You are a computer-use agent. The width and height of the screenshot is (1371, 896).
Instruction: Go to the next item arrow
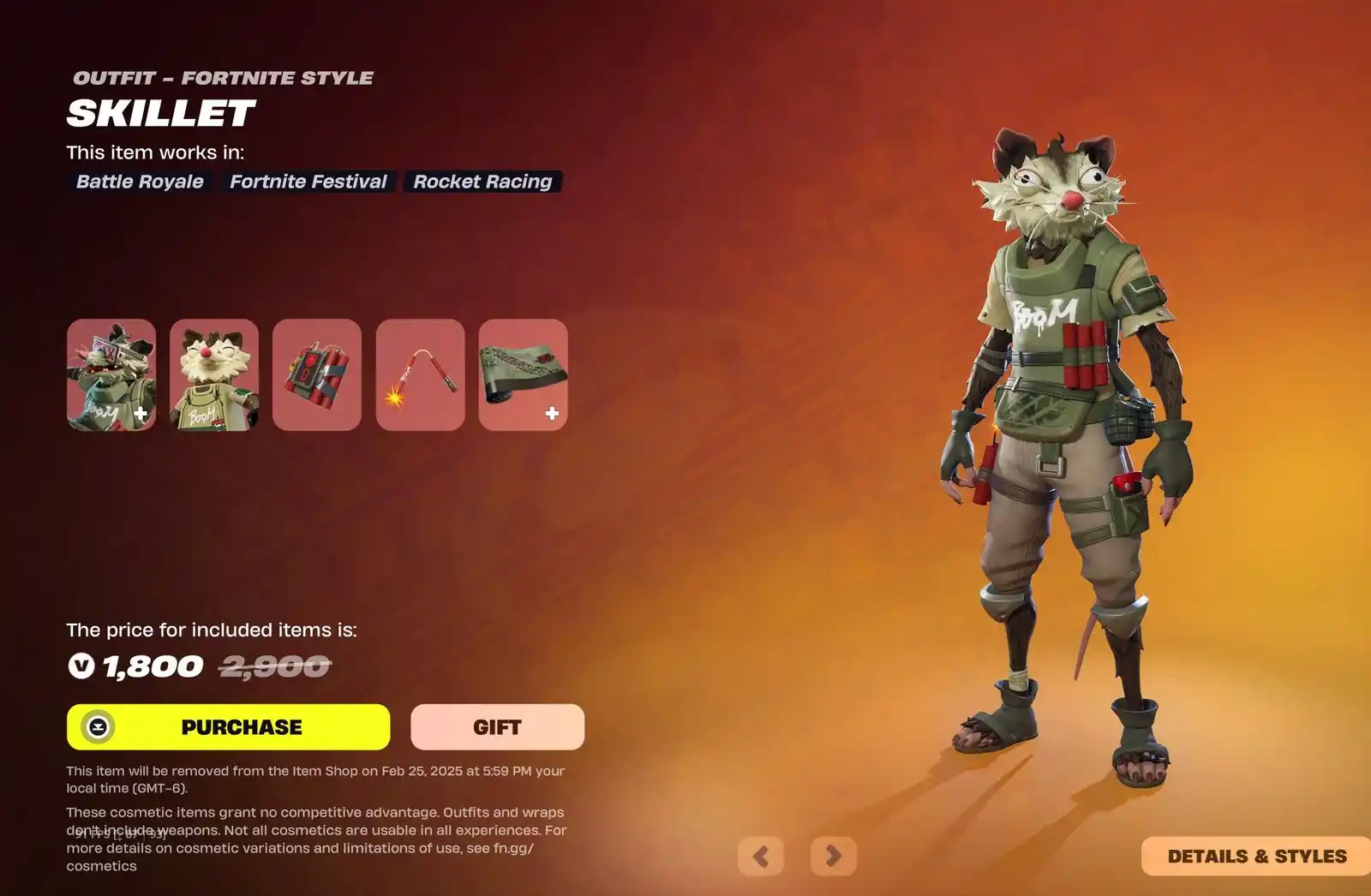pyautogui.click(x=833, y=856)
